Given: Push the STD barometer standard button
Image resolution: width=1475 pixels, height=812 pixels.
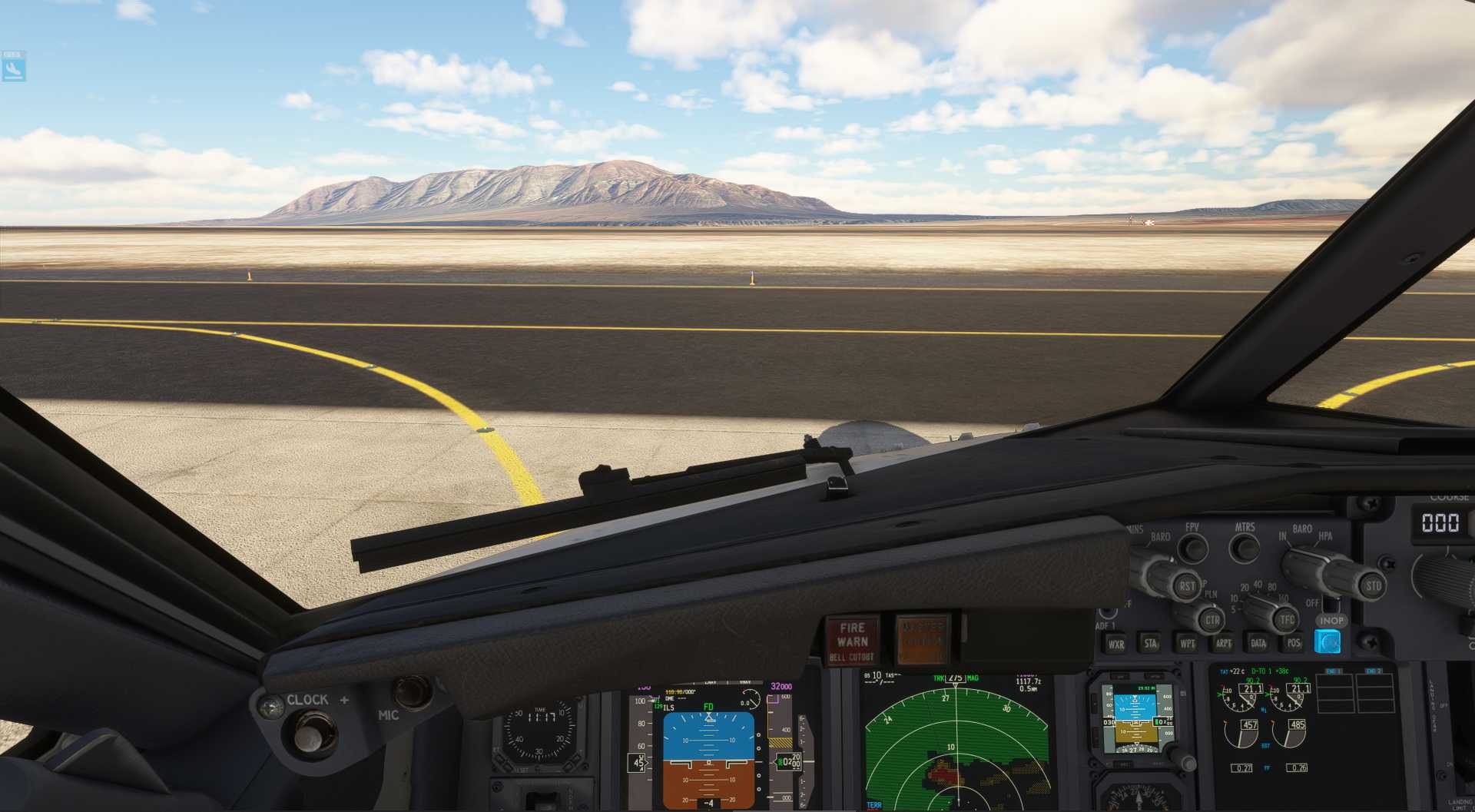Looking at the screenshot, I should coord(1373,585).
